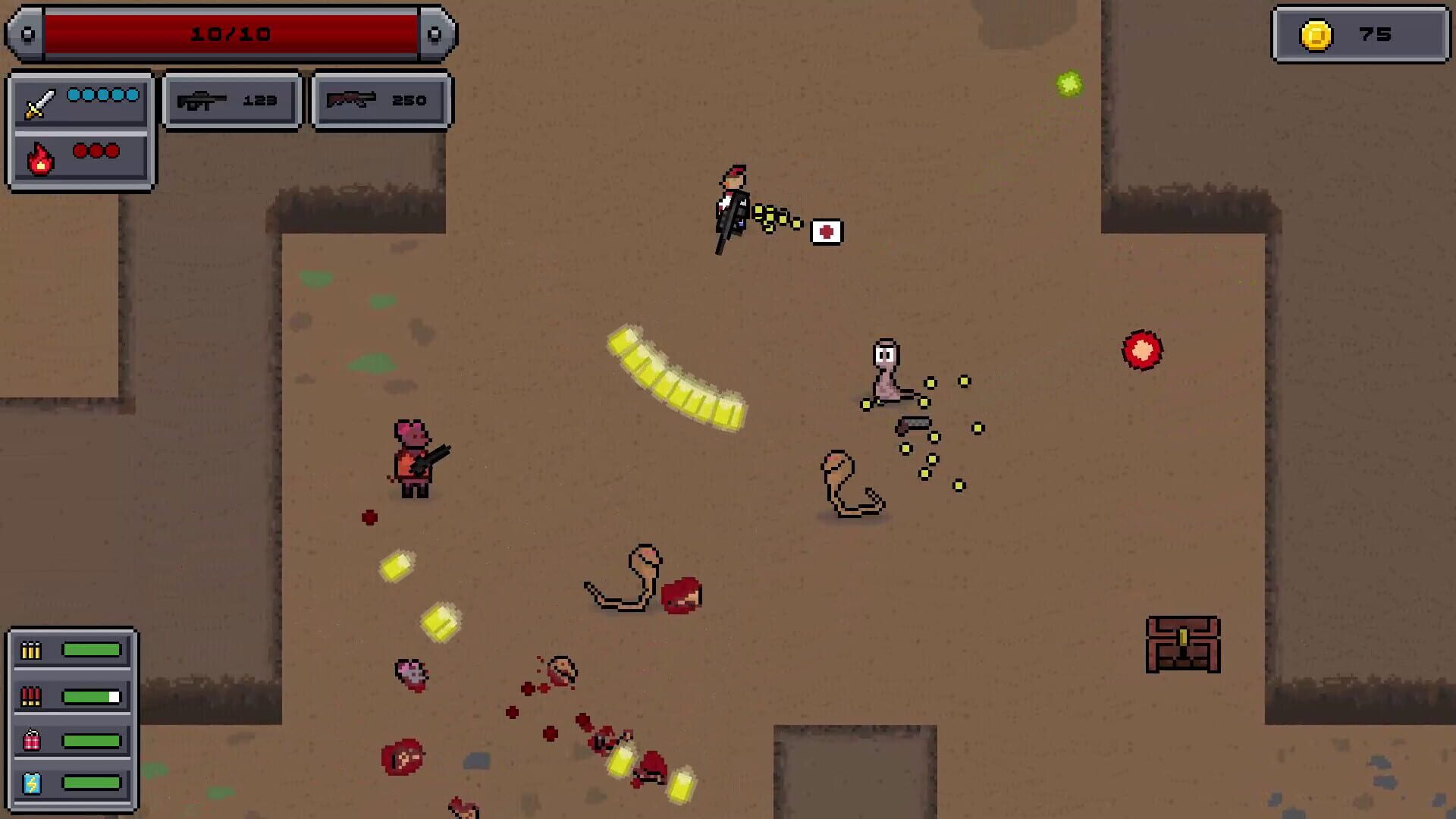Select the sniper rifle slot showing 123 ammo
The height and width of the screenshot is (819, 1456).
[x=230, y=99]
